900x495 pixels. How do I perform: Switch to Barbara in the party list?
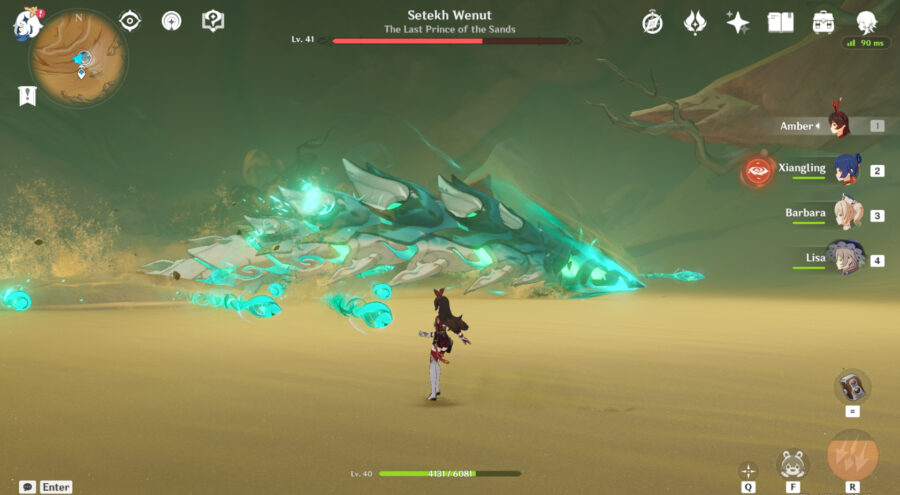[848, 214]
